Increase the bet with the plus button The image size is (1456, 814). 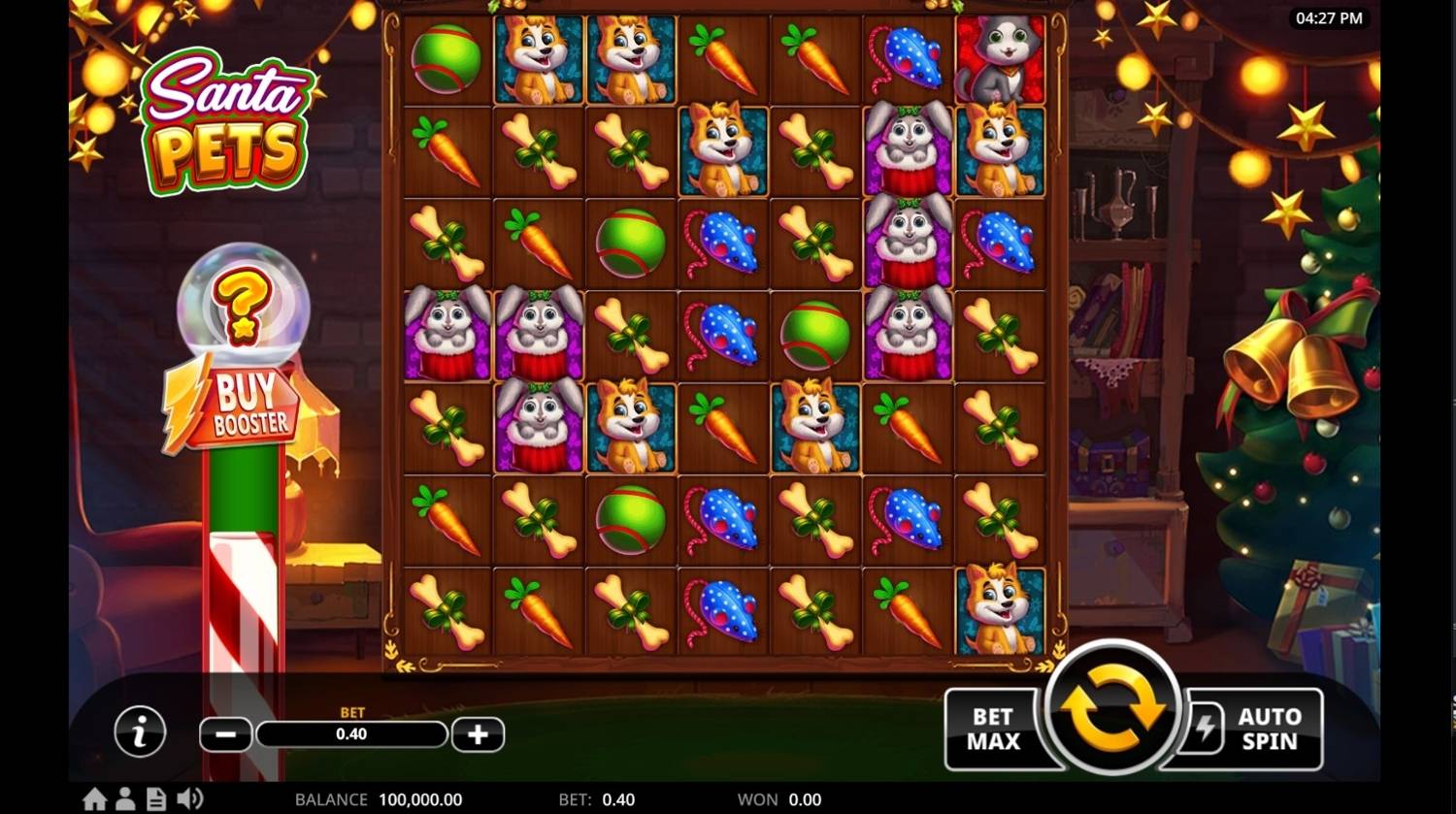(478, 734)
